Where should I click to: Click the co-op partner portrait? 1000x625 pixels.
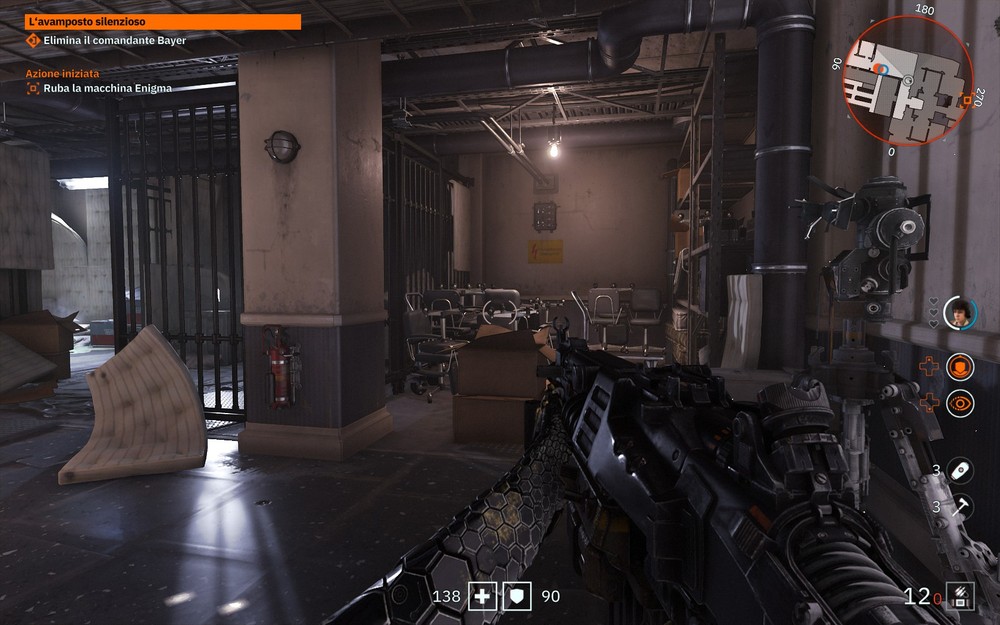pos(959,313)
